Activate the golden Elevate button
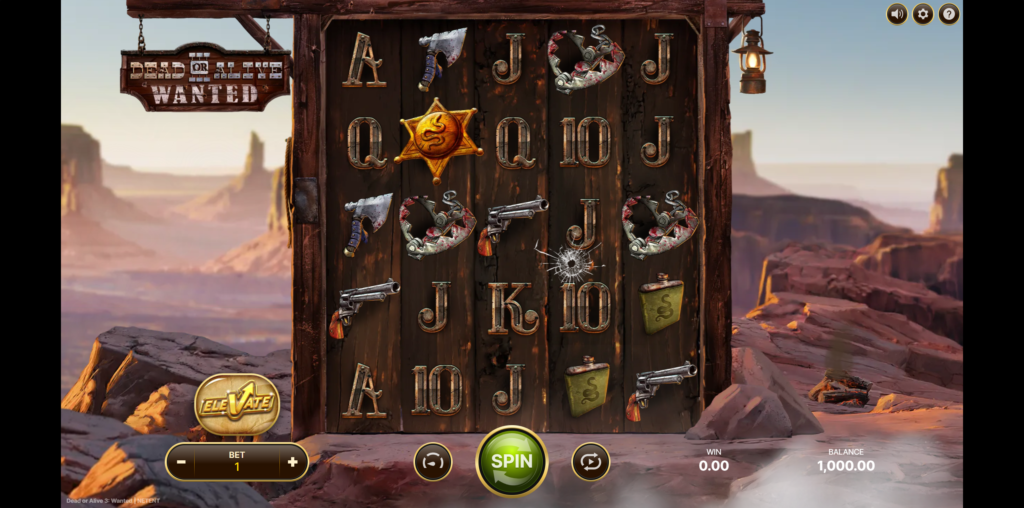This screenshot has width=1024, height=508. pos(237,405)
